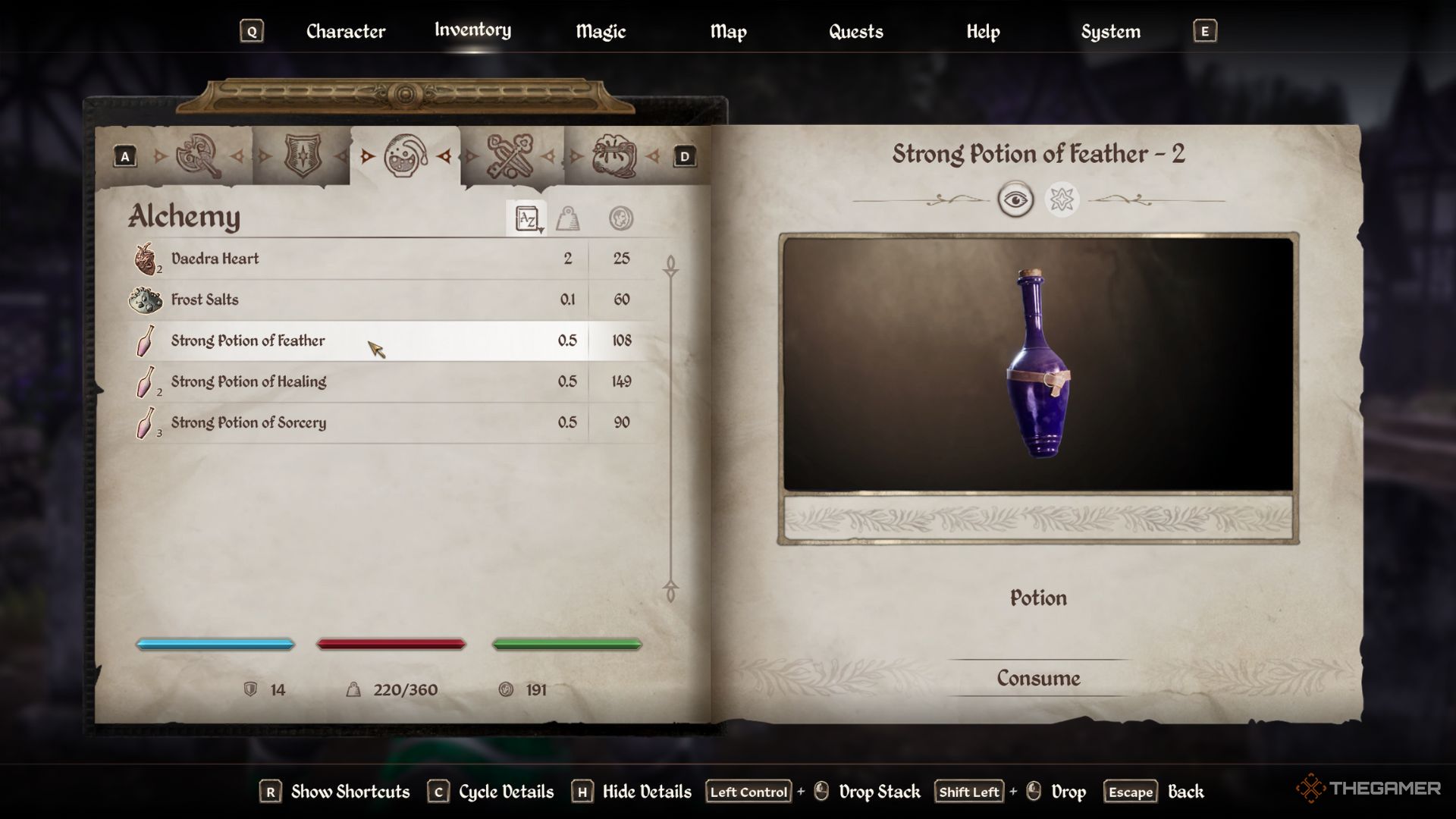The height and width of the screenshot is (819, 1456).
Task: Pick Strong Potion of Sorcery
Action: tap(249, 422)
